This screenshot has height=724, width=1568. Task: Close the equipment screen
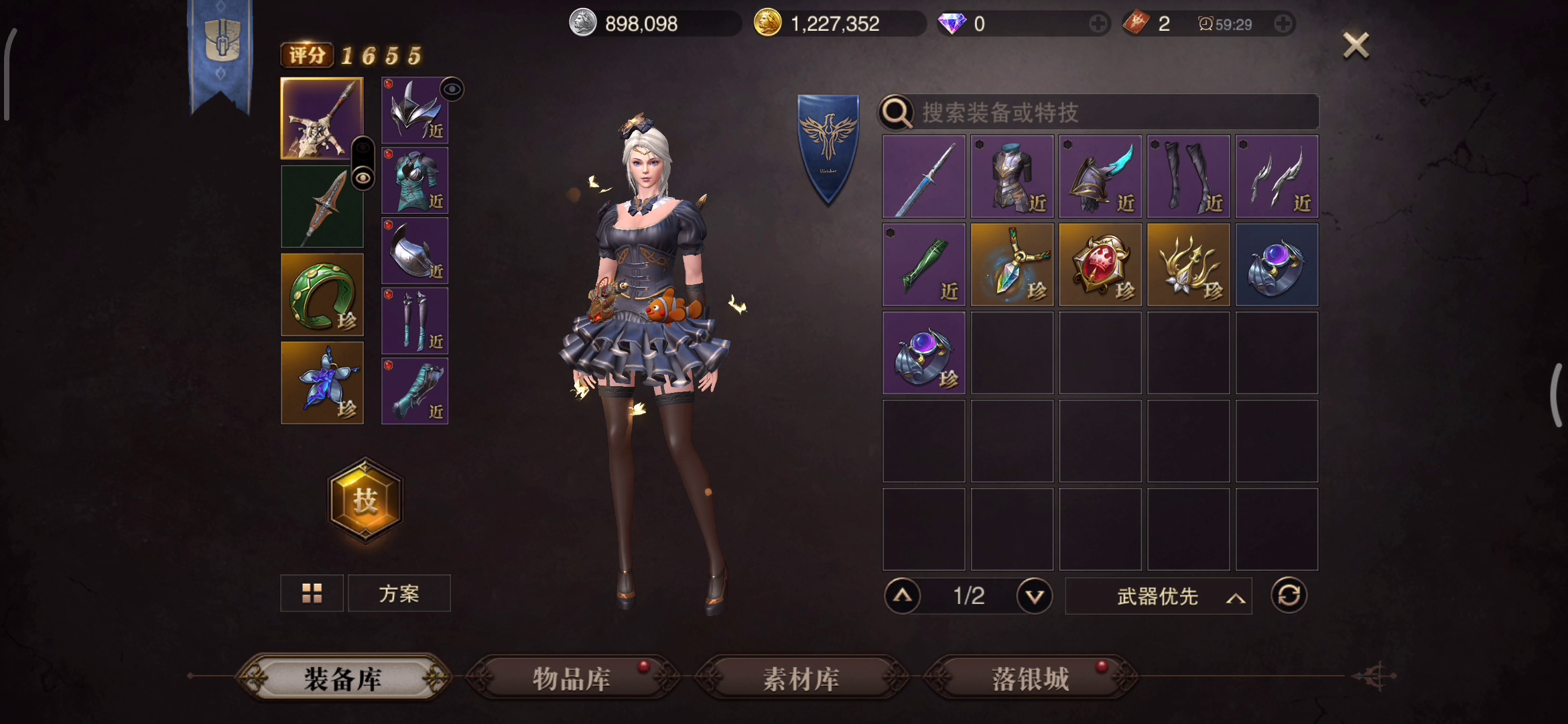tap(1356, 46)
